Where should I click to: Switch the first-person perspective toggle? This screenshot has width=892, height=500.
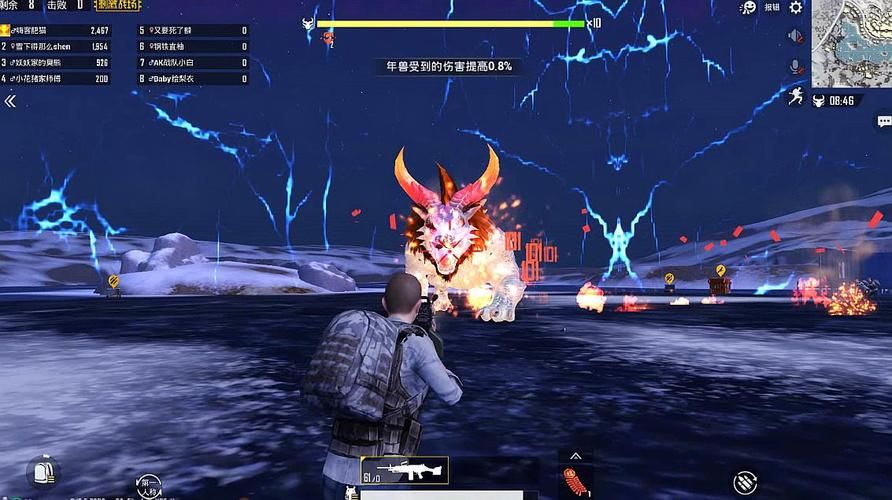coord(148,485)
